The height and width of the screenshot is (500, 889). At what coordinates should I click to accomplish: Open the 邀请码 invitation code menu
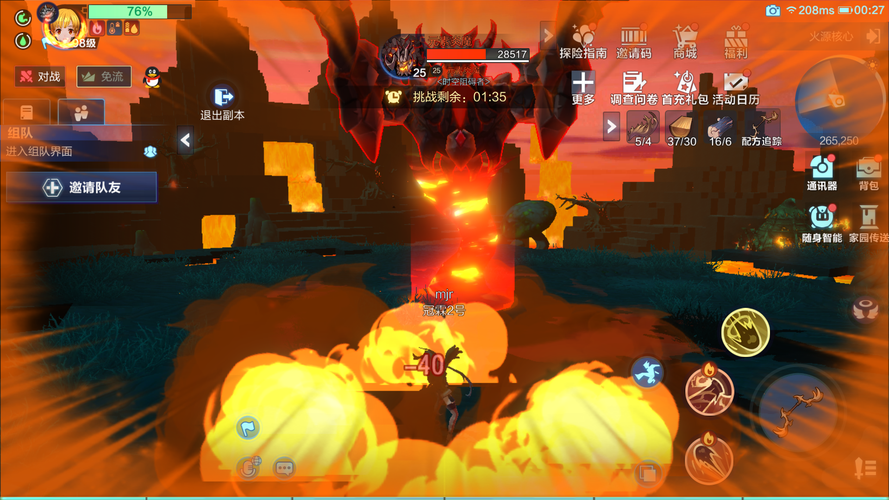[633, 41]
